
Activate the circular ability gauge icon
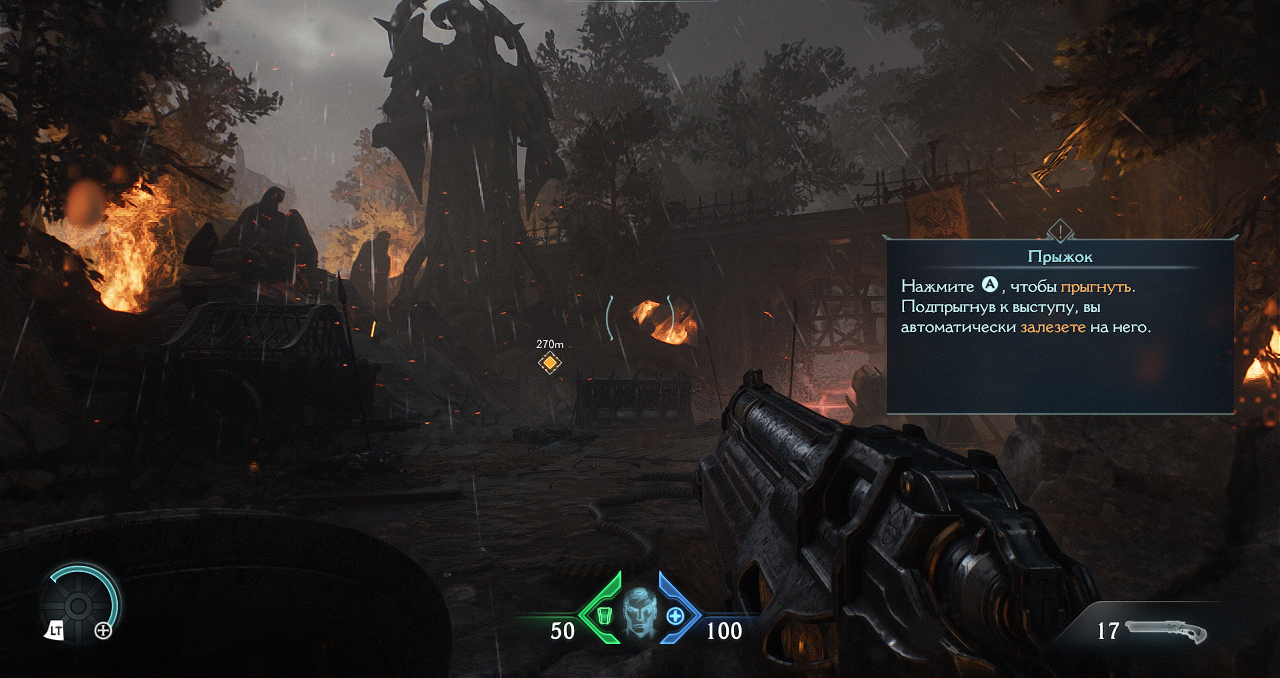(x=79, y=604)
